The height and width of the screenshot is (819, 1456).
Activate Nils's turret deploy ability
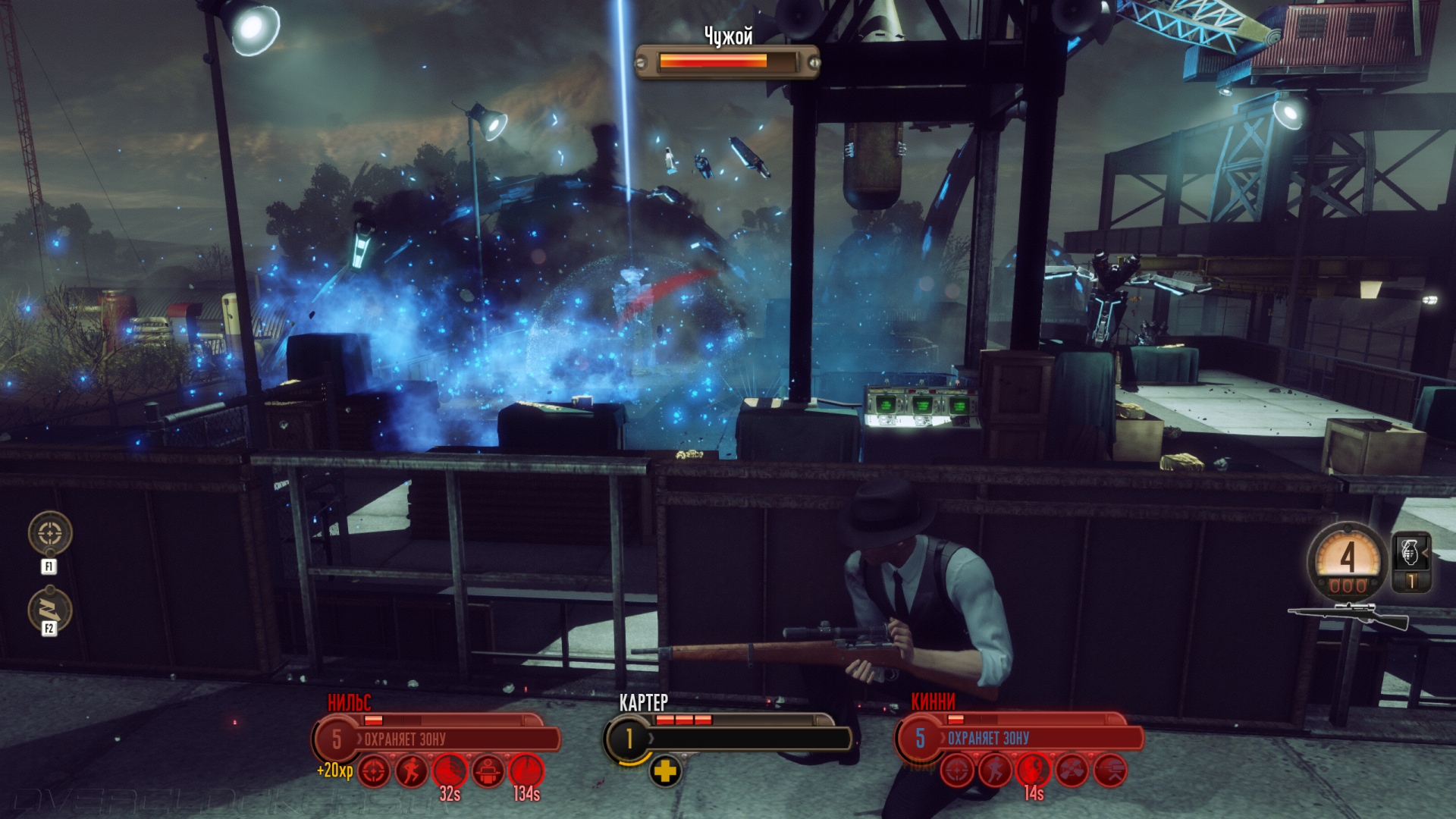click(x=489, y=772)
